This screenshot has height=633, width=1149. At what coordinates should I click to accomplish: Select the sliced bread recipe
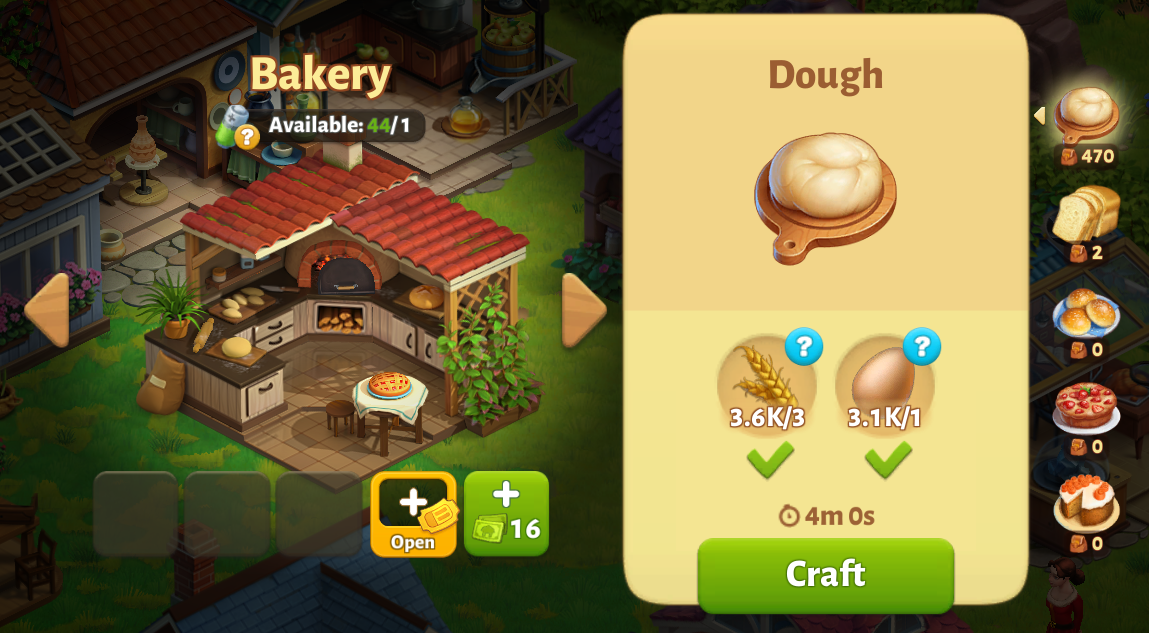pos(1086,215)
